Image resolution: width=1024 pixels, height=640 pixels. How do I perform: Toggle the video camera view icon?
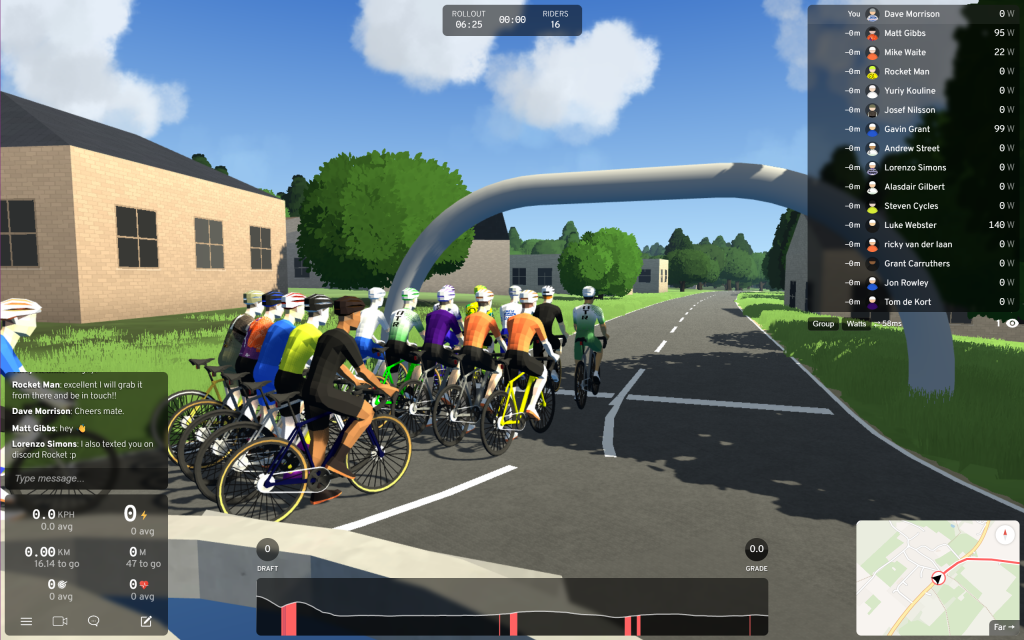[x=60, y=621]
